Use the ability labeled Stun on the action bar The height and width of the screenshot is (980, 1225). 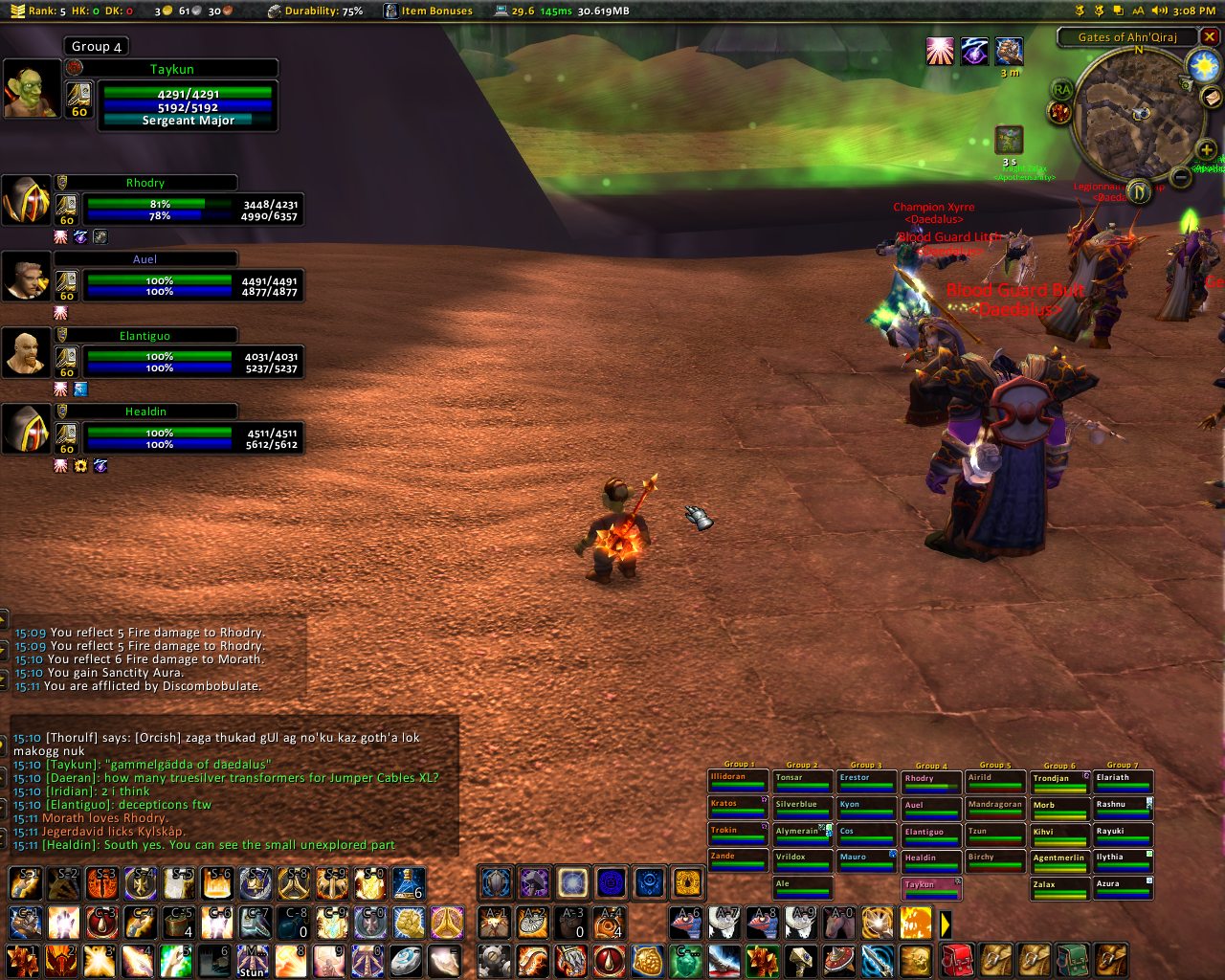(x=253, y=961)
